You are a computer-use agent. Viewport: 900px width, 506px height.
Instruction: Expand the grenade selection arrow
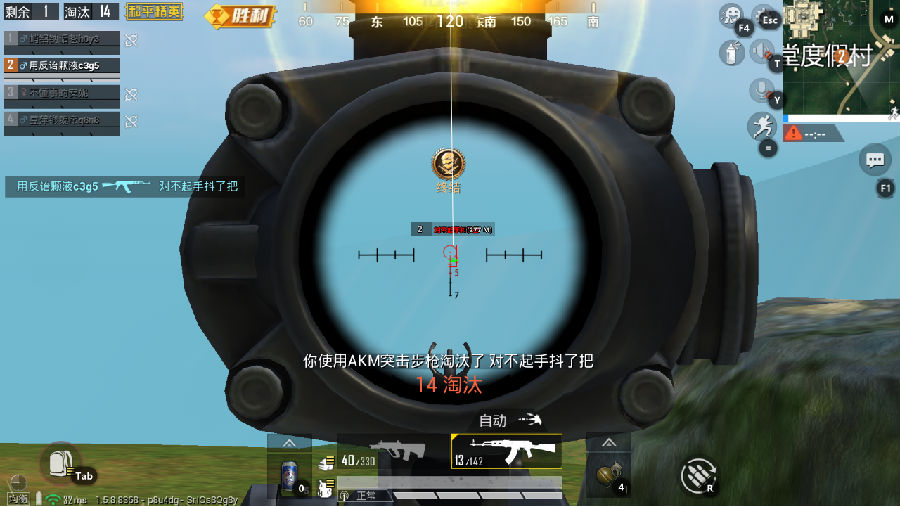point(608,442)
